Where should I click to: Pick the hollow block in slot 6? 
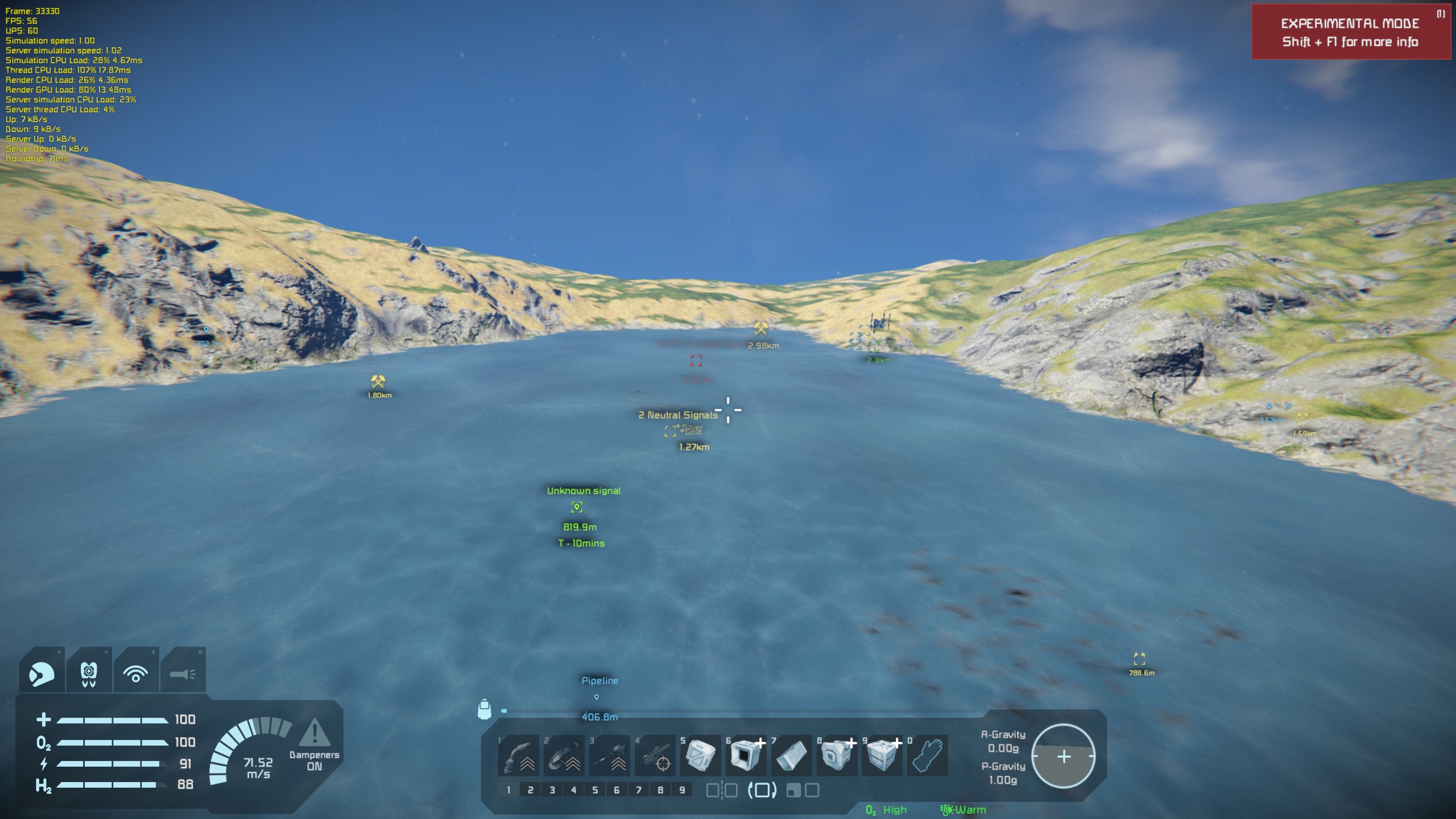[x=746, y=756]
